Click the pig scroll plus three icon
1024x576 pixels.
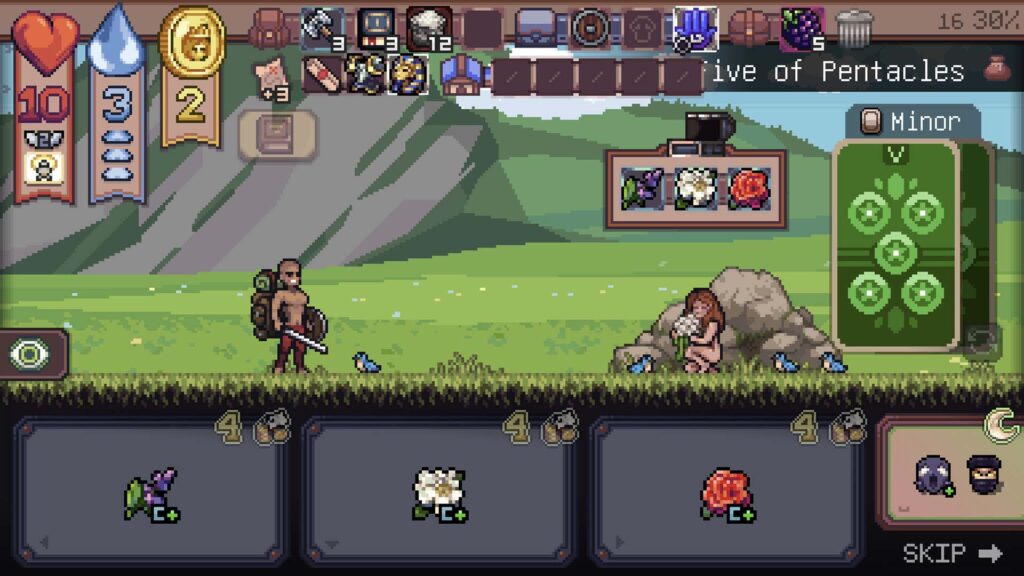(x=270, y=76)
